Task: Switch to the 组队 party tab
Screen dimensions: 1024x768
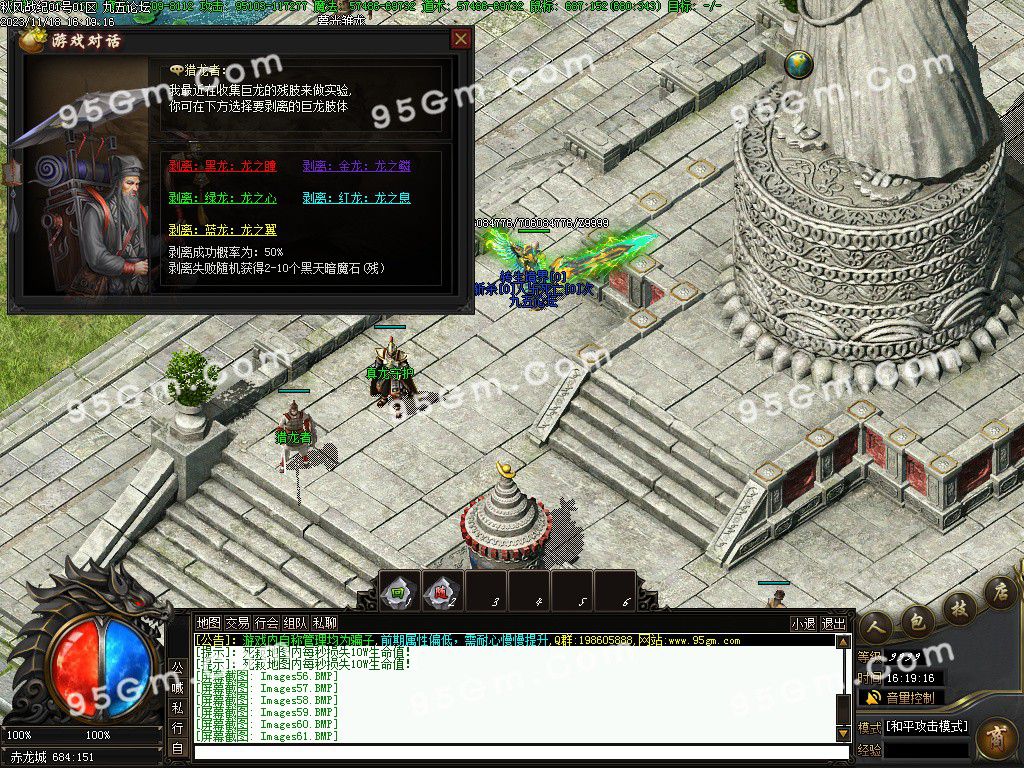Action: click(x=295, y=623)
